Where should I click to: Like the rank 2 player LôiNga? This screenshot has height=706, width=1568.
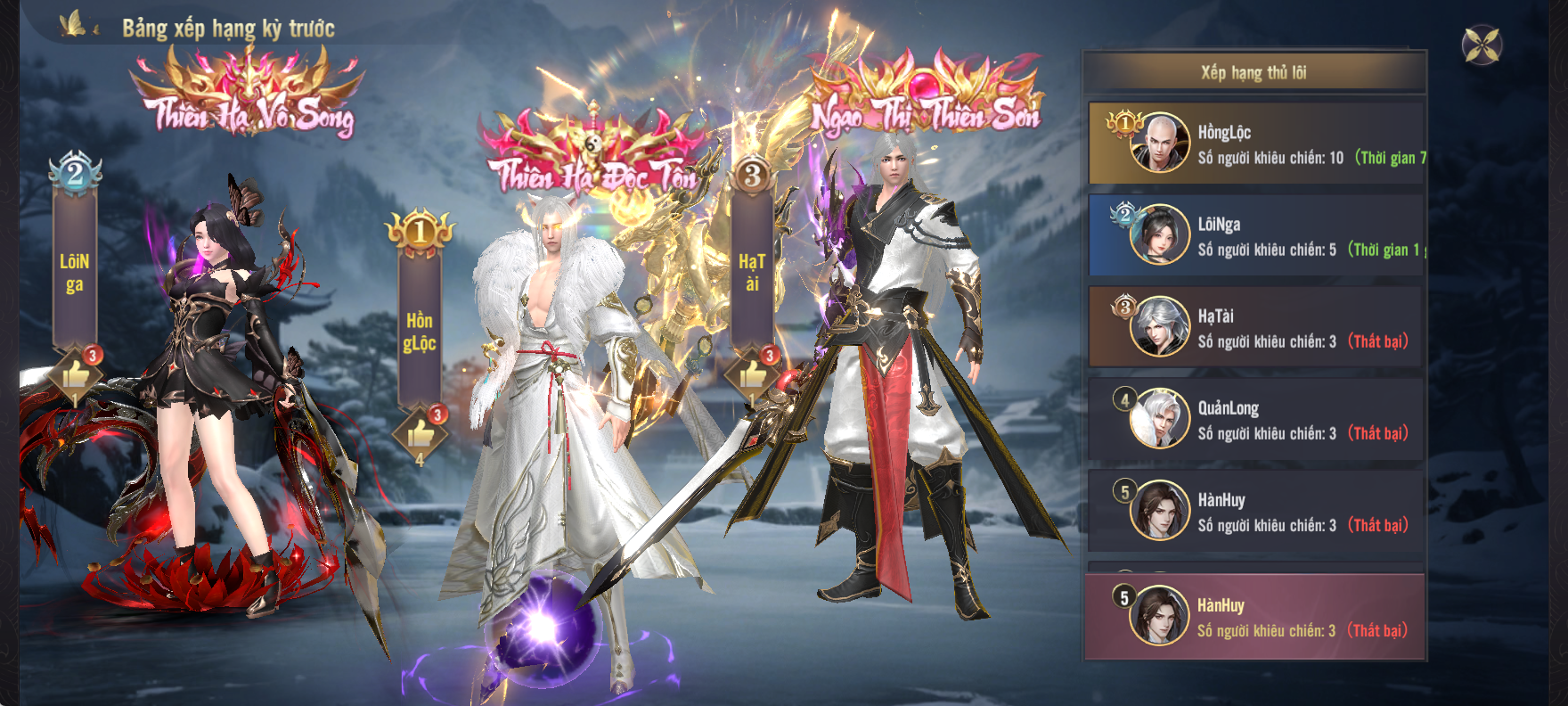point(76,375)
